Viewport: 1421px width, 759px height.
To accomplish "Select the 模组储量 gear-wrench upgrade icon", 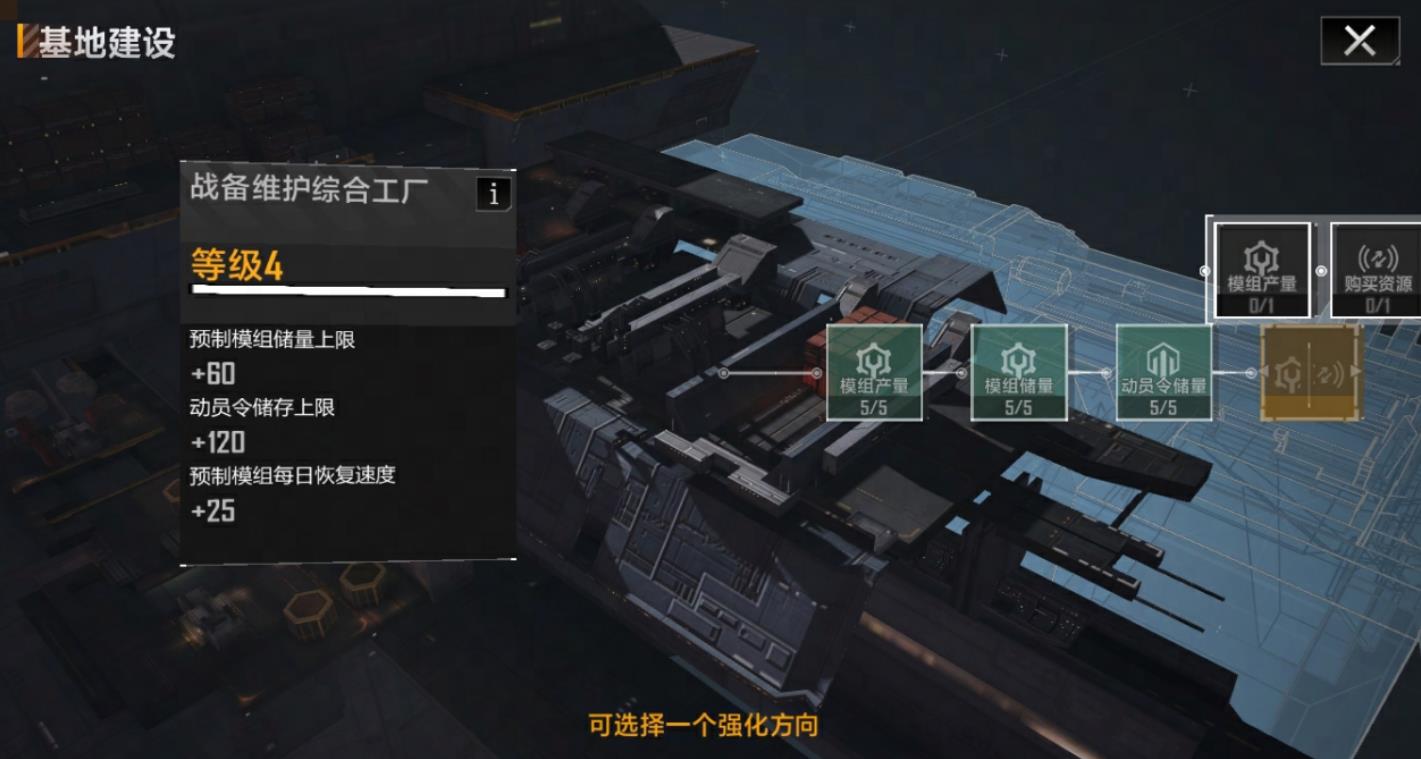I will tap(1018, 370).
